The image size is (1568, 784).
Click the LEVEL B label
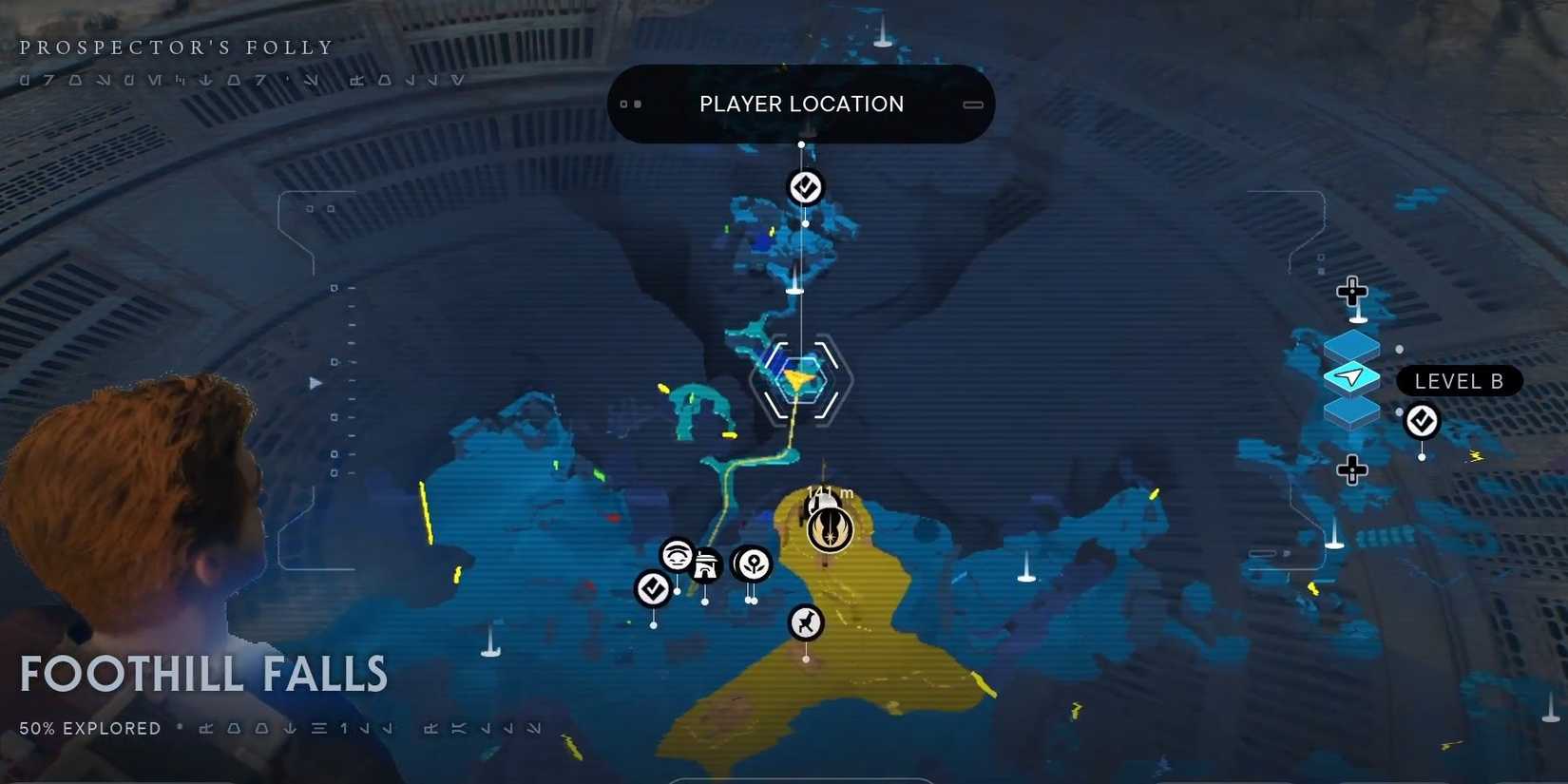click(x=1459, y=380)
